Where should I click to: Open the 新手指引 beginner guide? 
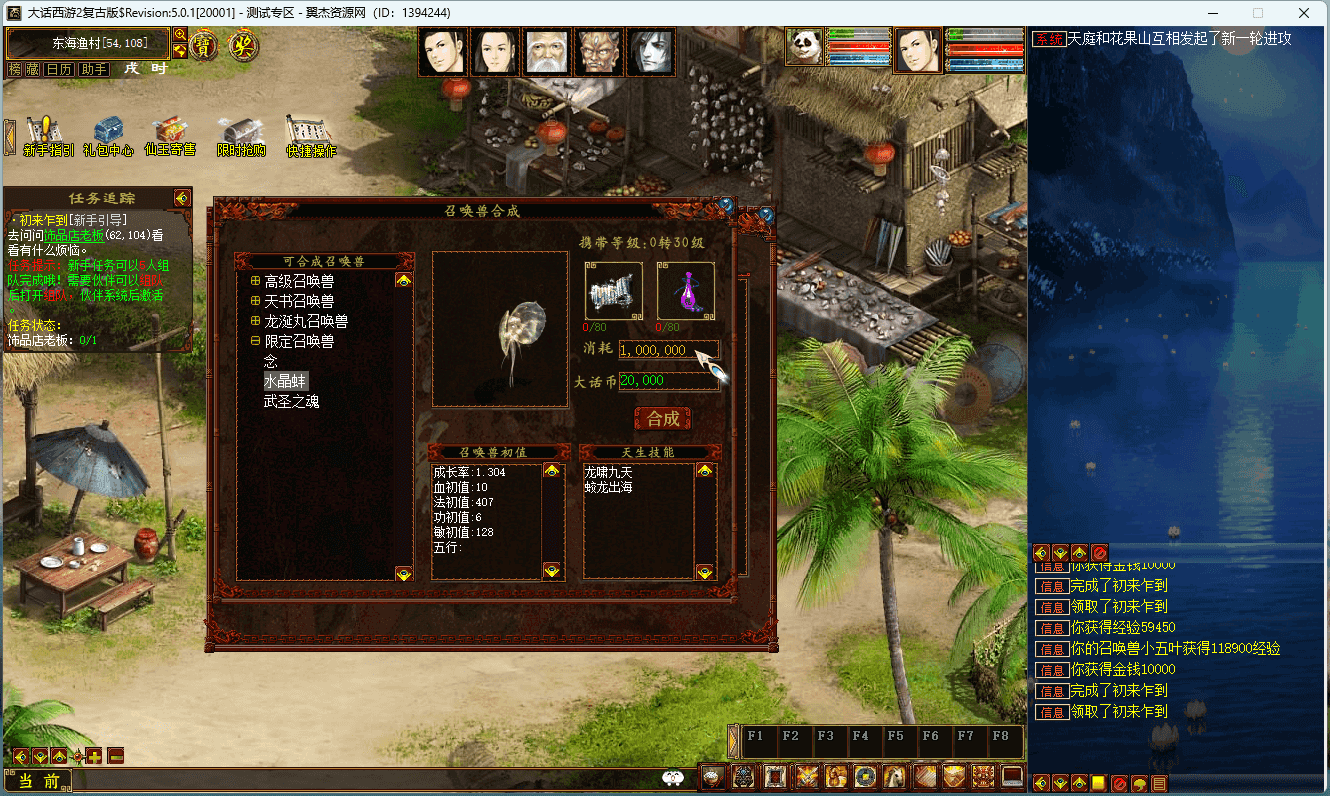coord(46,136)
